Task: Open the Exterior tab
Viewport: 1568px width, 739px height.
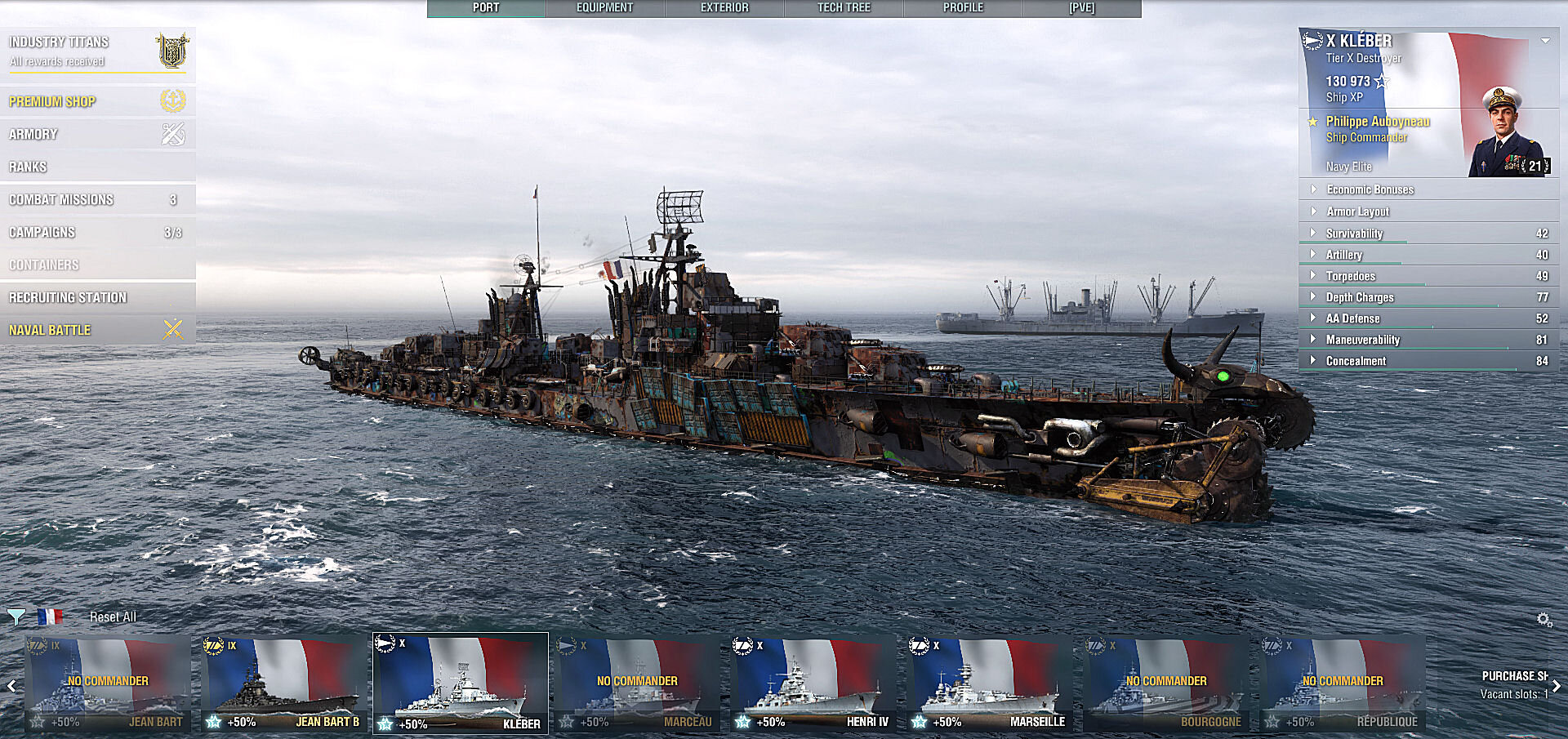Action: coord(724,8)
